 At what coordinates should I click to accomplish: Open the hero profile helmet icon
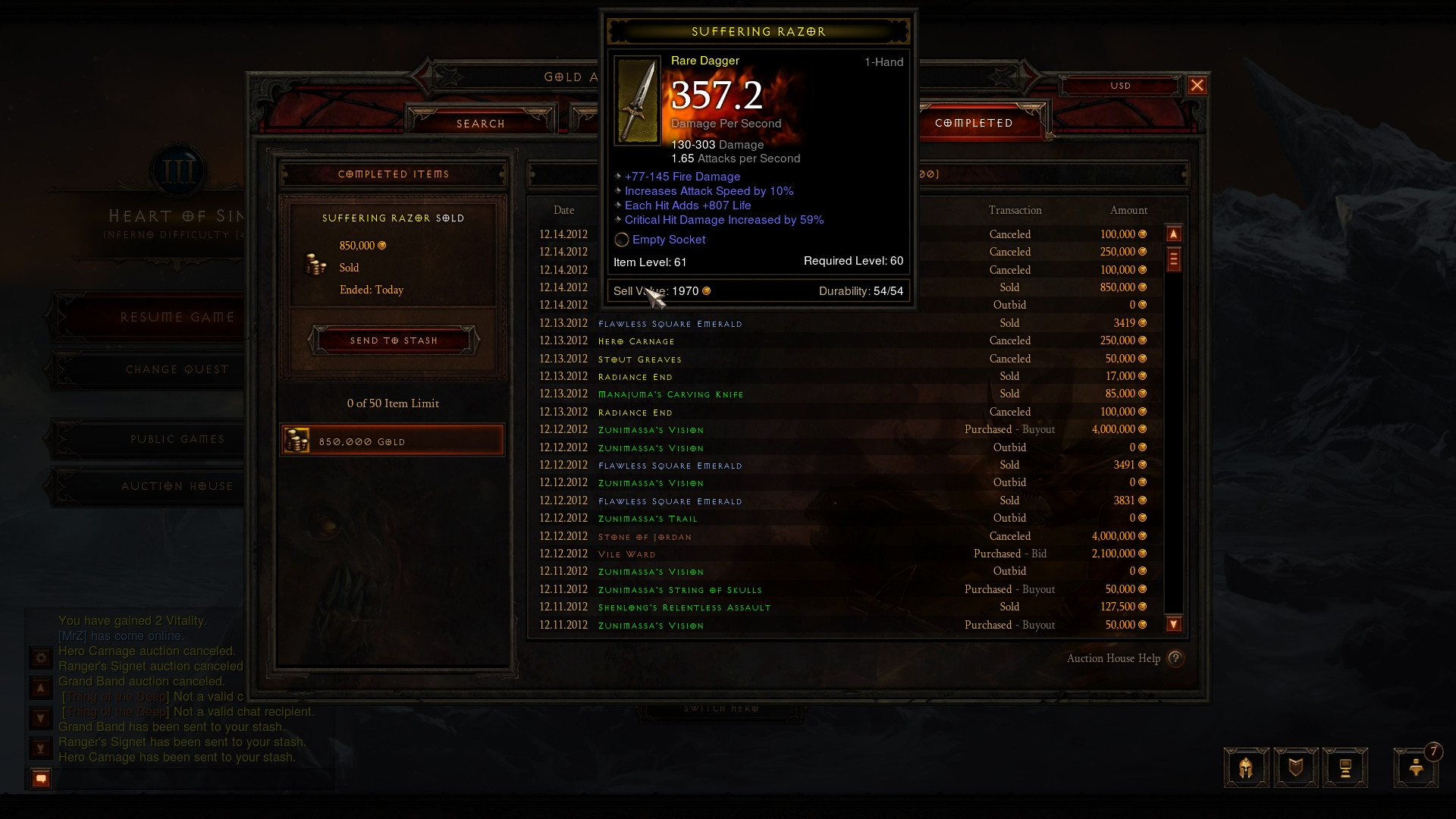pos(1245,767)
